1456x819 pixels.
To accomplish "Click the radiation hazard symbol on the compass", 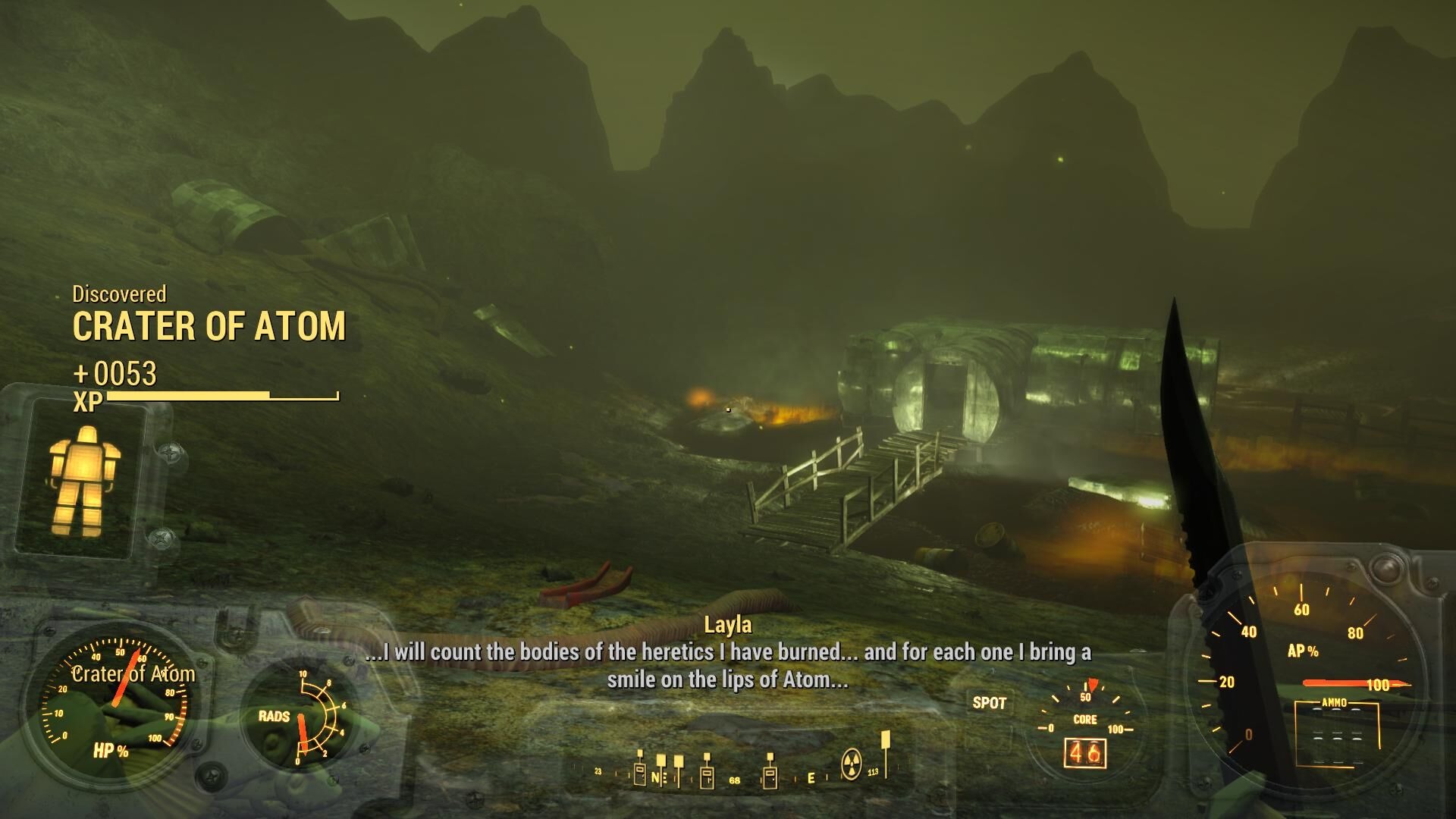I will pyautogui.click(x=852, y=763).
